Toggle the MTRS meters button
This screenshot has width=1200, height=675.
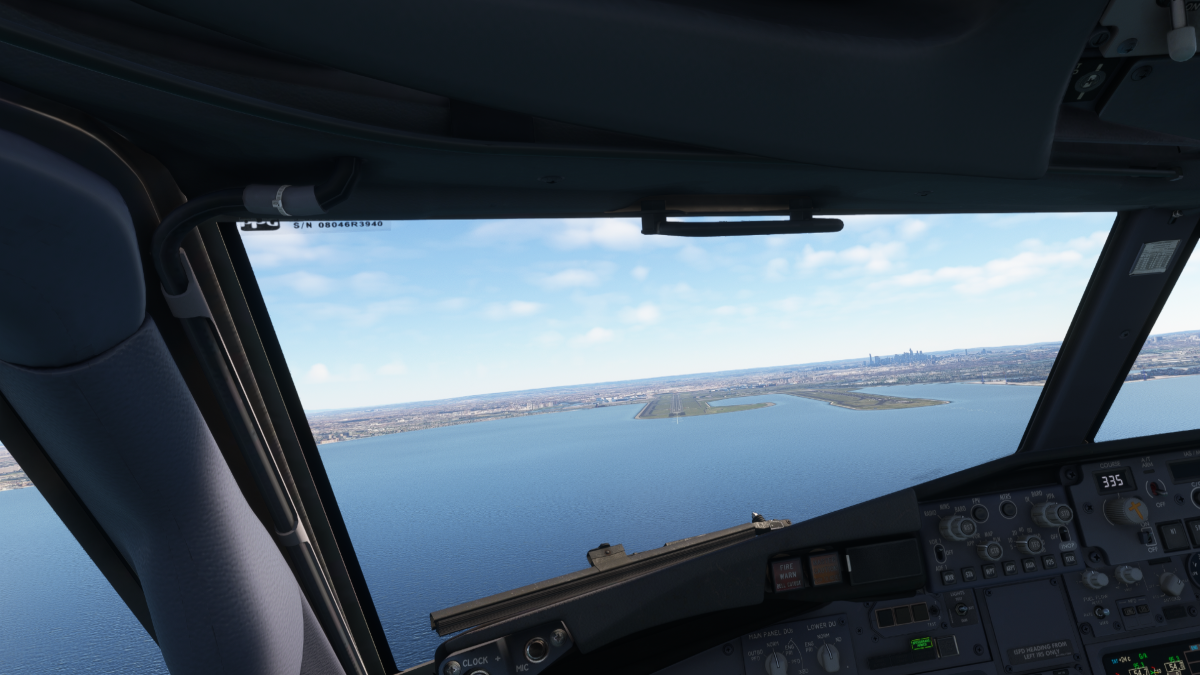pos(1008,508)
